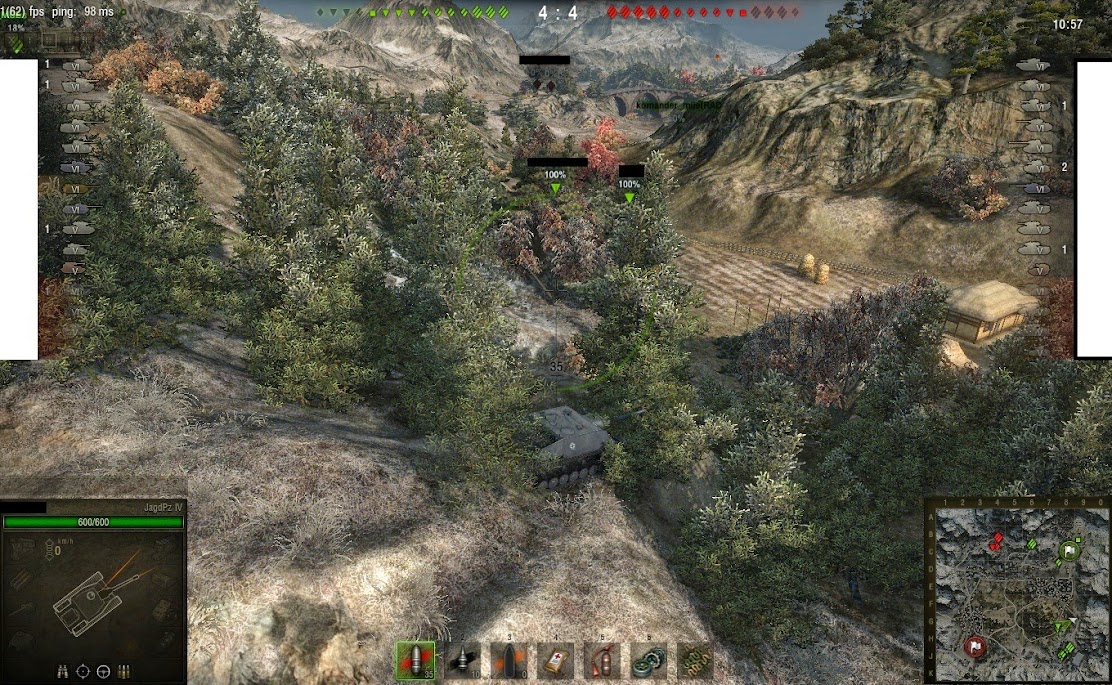Click the ammo shells loader icon
The image size is (1112, 685).
click(124, 671)
